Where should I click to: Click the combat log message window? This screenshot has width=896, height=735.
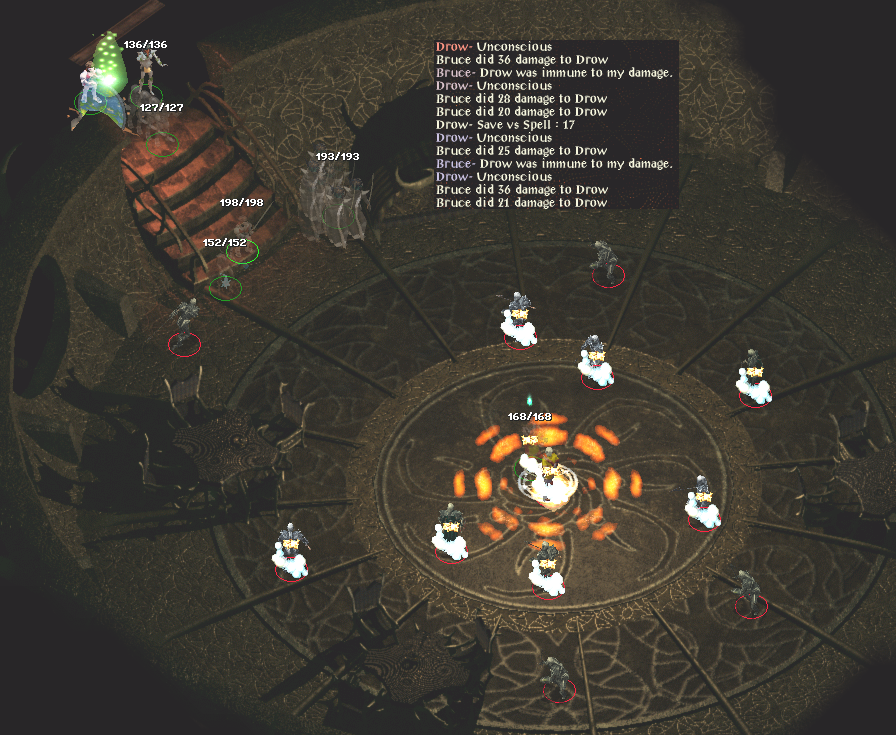[x=556, y=124]
